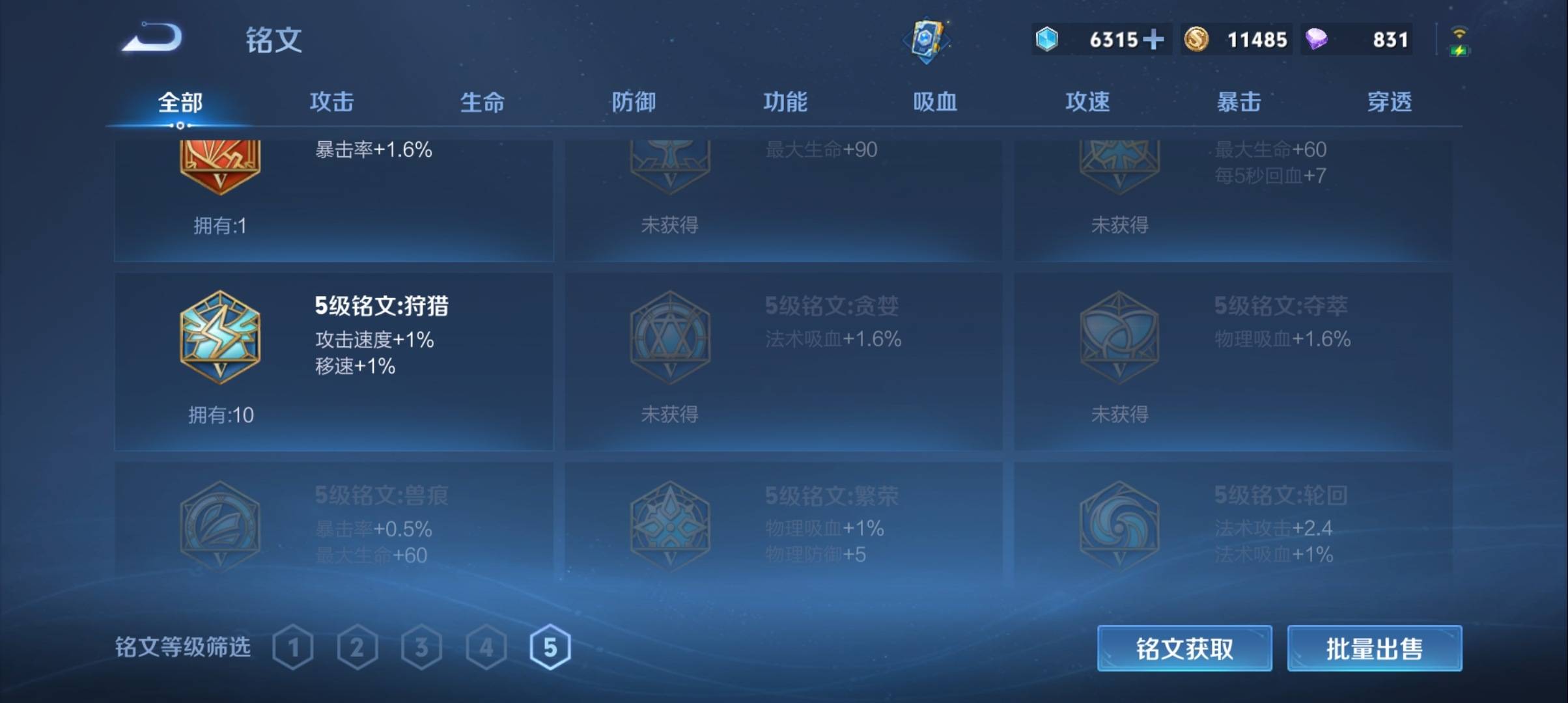Select the level 4 filter
Image resolution: width=1568 pixels, height=703 pixels.
pyautogui.click(x=486, y=647)
